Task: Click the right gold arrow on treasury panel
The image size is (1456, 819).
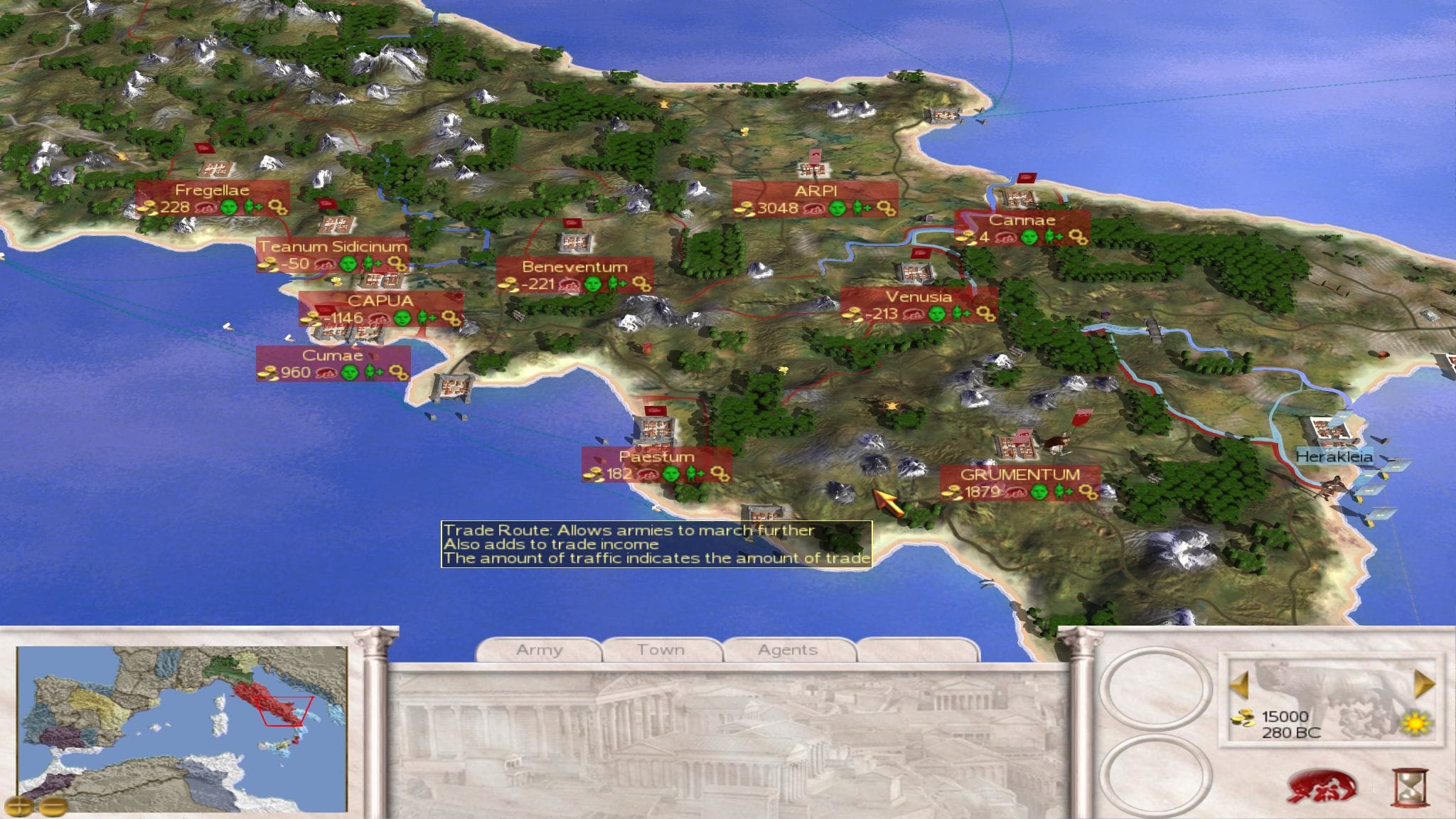Action: point(1424,684)
